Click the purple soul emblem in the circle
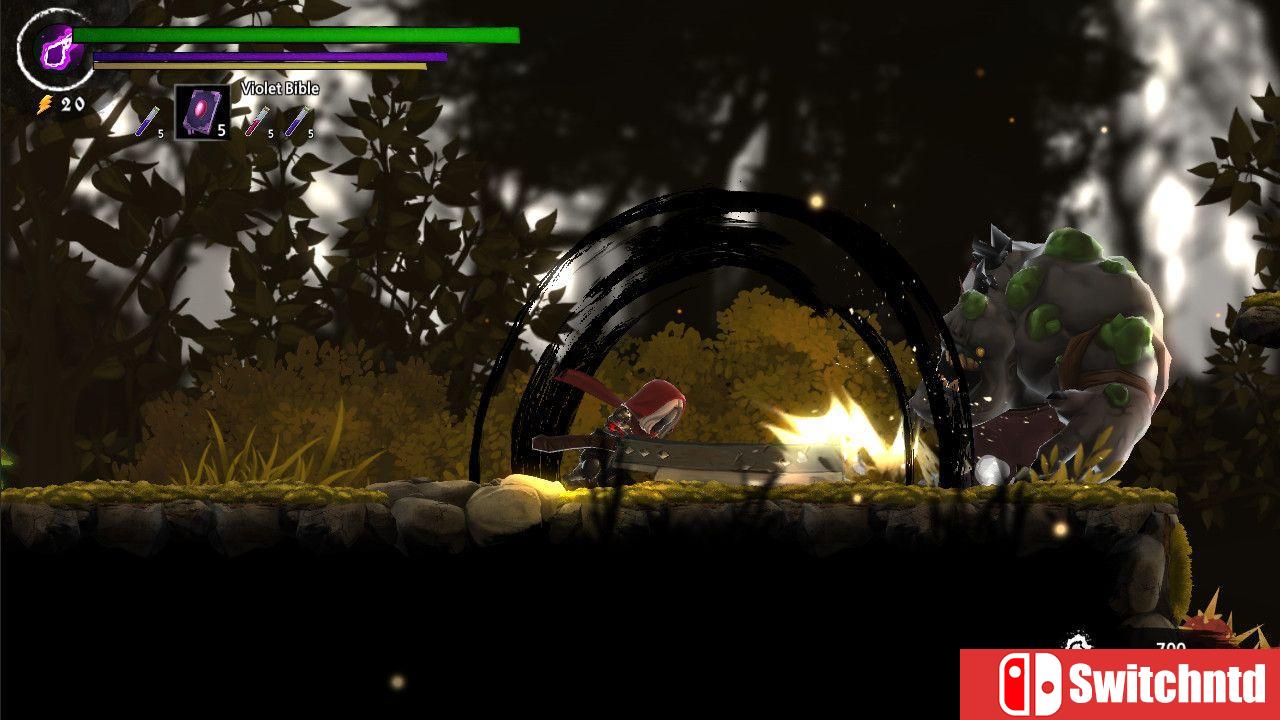This screenshot has height=720, width=1280. 55,48
